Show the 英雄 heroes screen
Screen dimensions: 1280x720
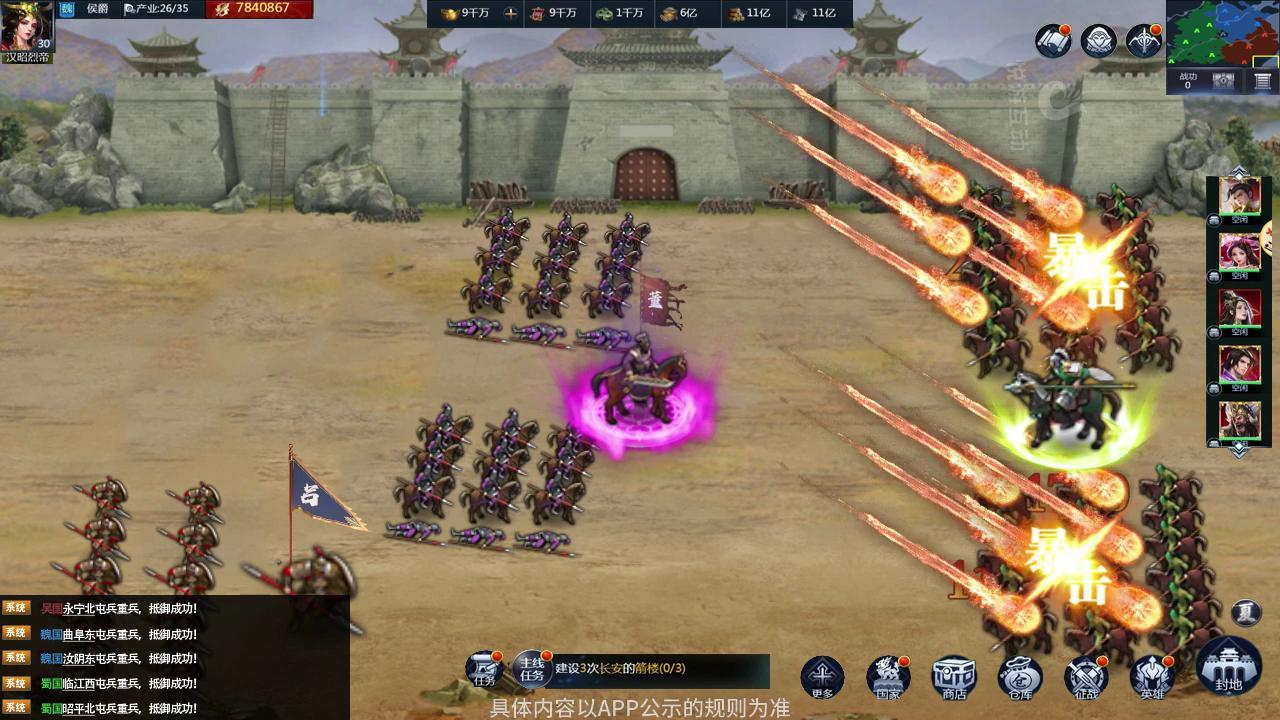(1152, 676)
